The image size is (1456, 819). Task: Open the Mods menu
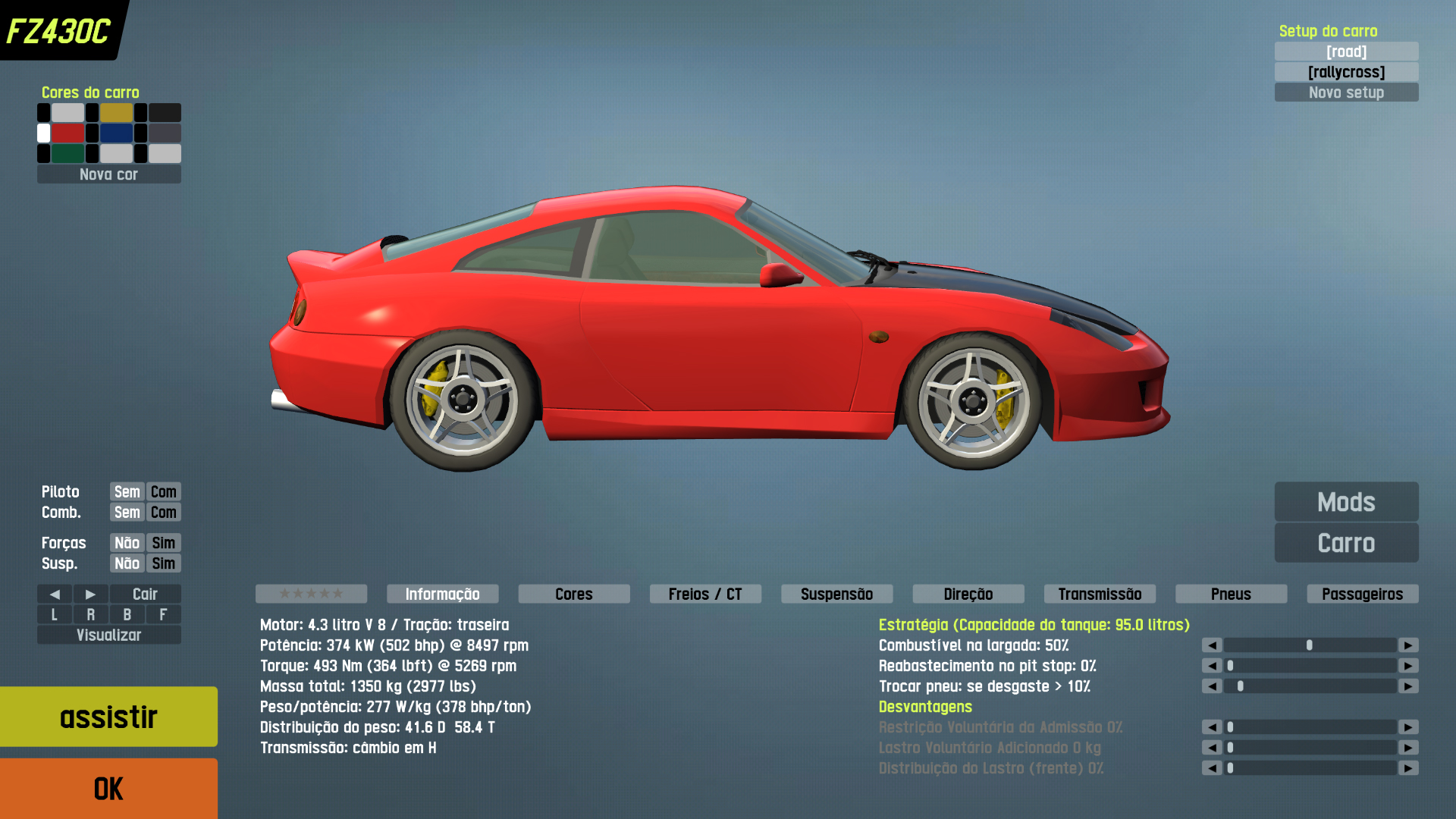coord(1346,502)
